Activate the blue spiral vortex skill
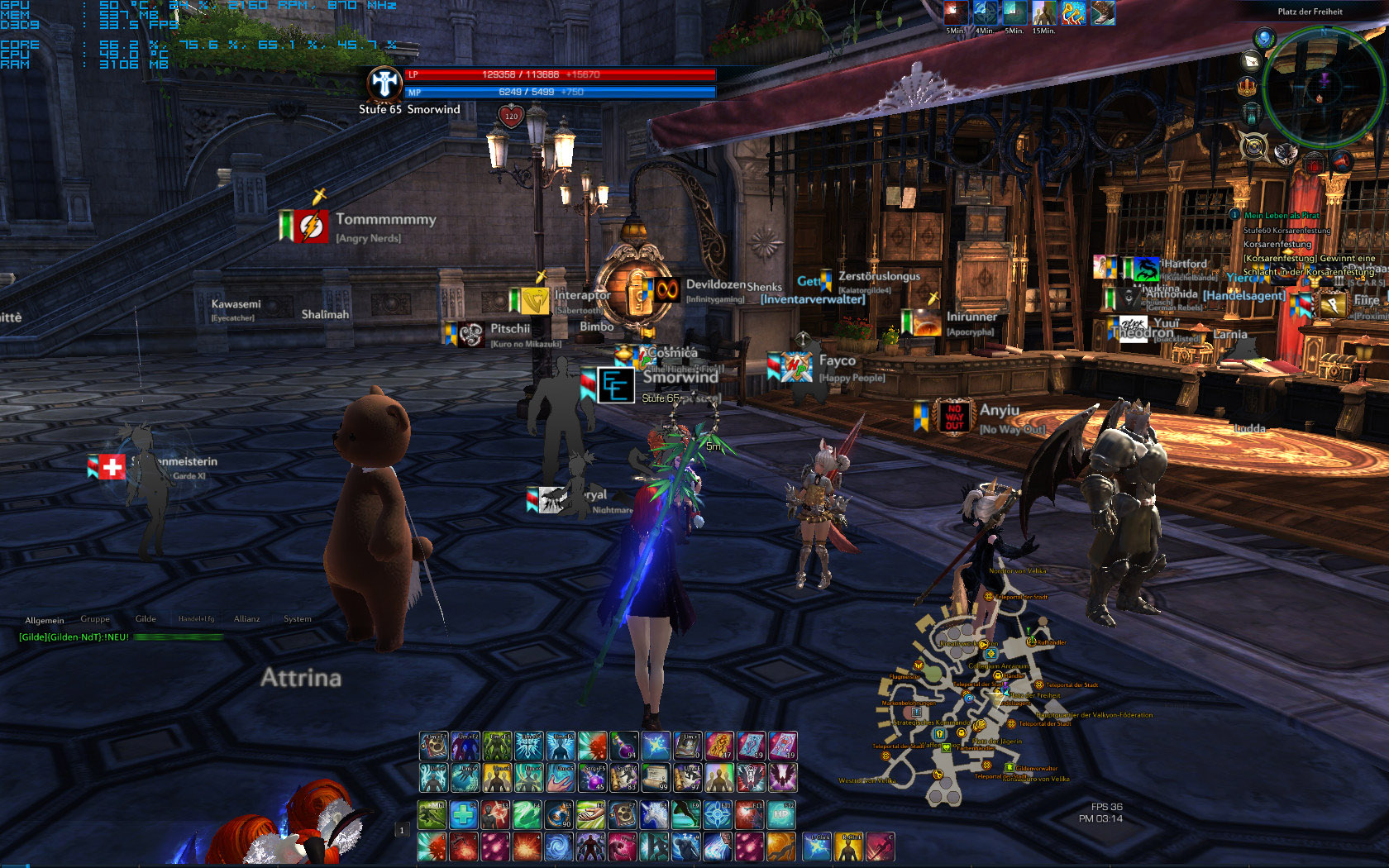 pos(559,847)
